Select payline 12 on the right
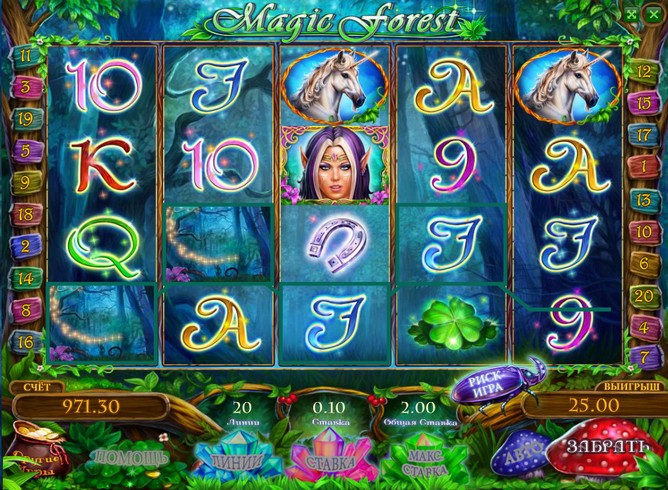 (644, 69)
